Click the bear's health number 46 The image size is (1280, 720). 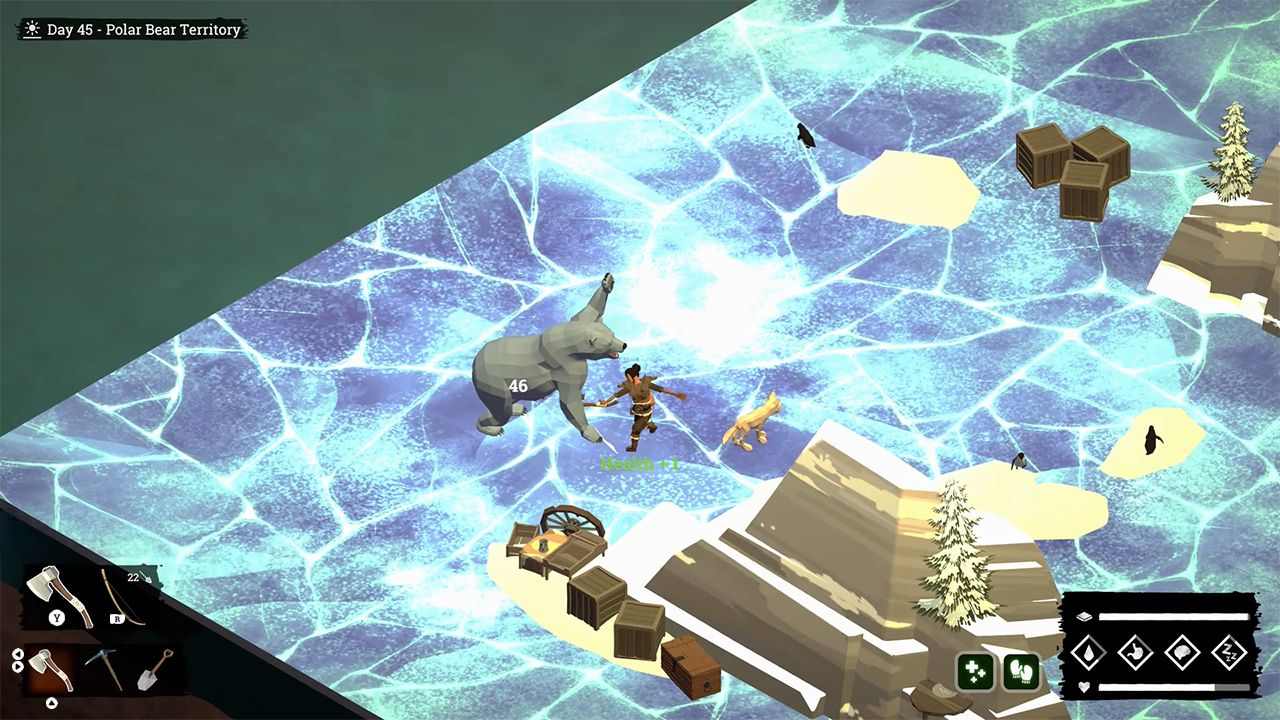point(517,386)
